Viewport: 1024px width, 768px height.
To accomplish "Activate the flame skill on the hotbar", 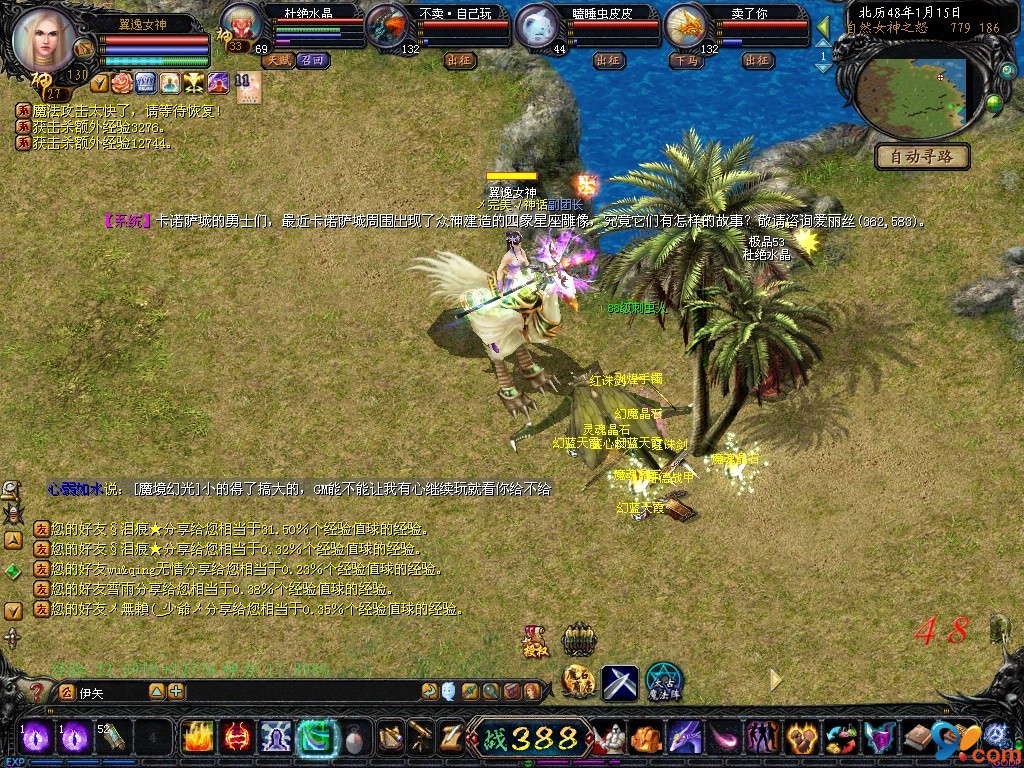I will pyautogui.click(x=197, y=737).
